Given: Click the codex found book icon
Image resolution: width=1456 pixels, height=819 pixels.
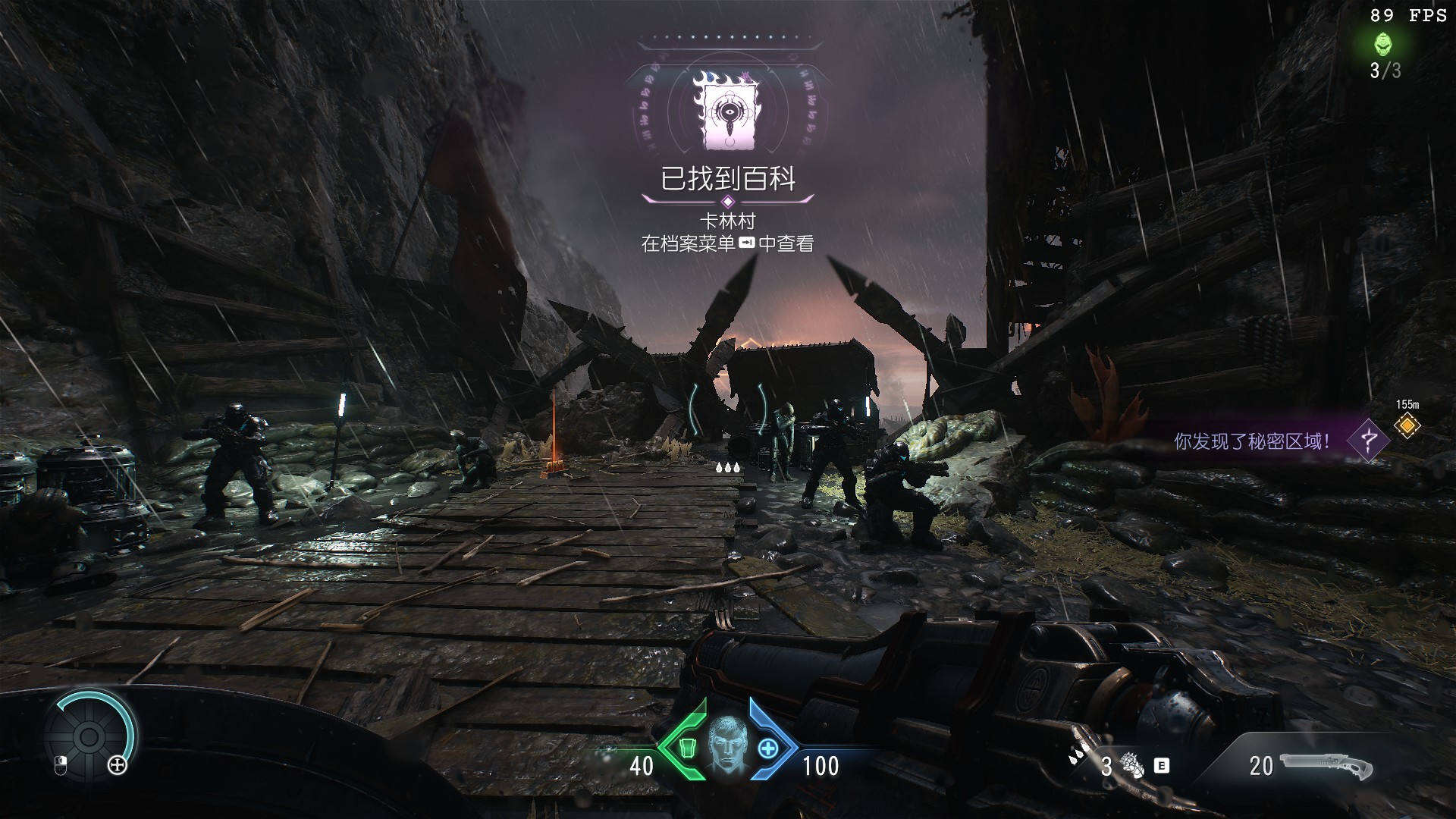Looking at the screenshot, I should coord(727,111).
